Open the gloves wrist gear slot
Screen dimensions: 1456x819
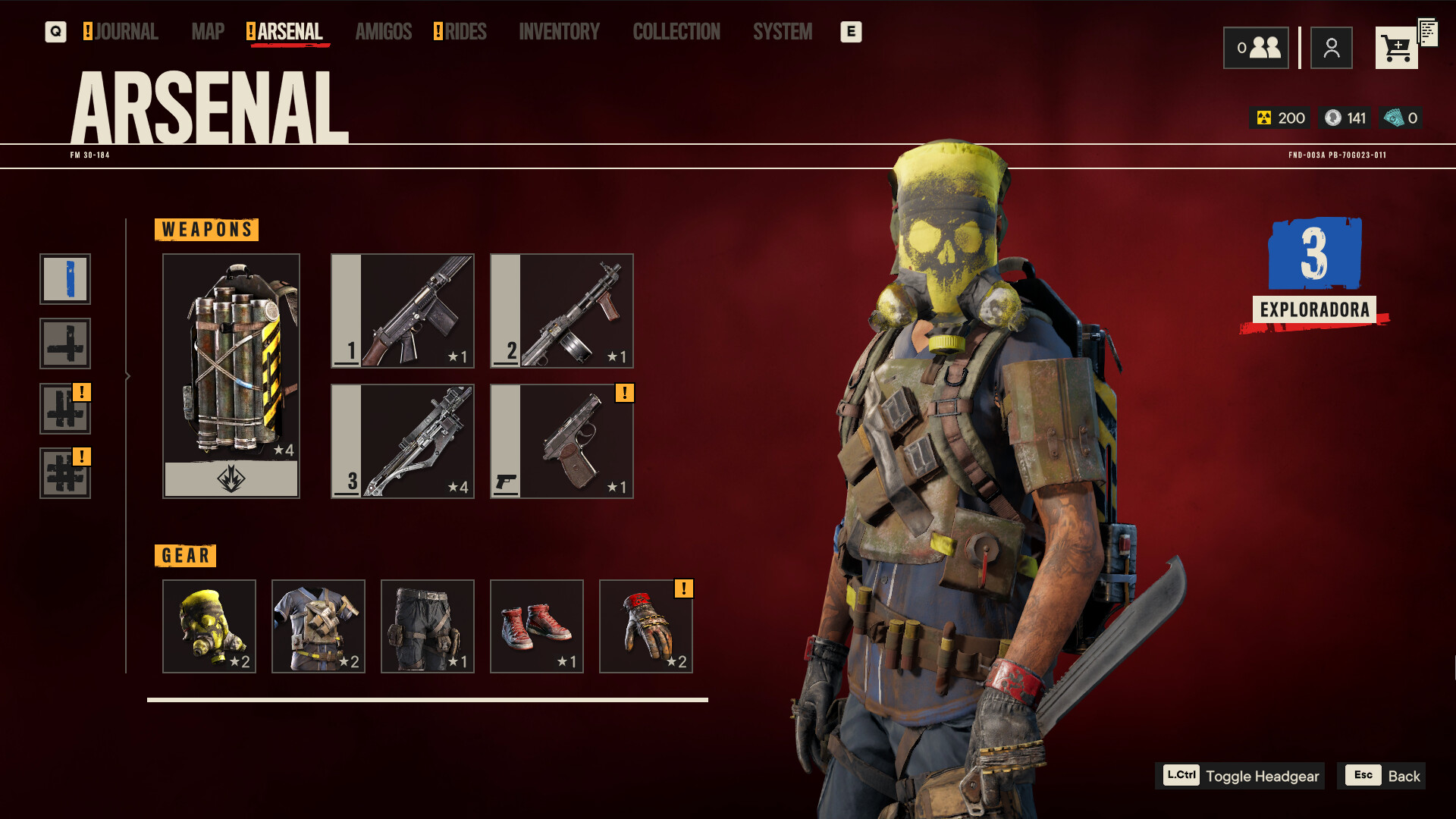click(x=646, y=626)
